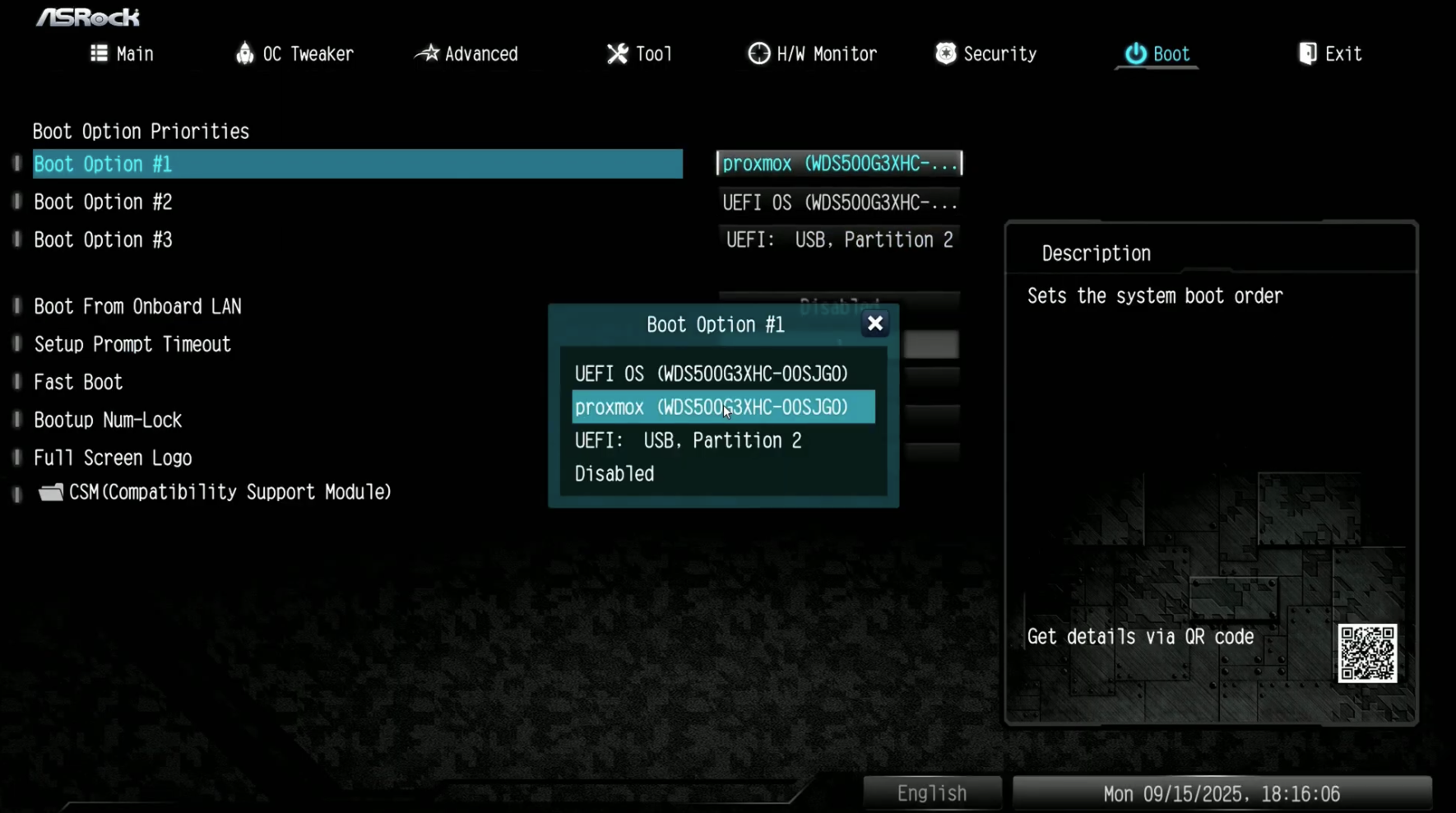Click the Exit door icon
Viewport: 1456px width, 813px height.
tap(1308, 53)
